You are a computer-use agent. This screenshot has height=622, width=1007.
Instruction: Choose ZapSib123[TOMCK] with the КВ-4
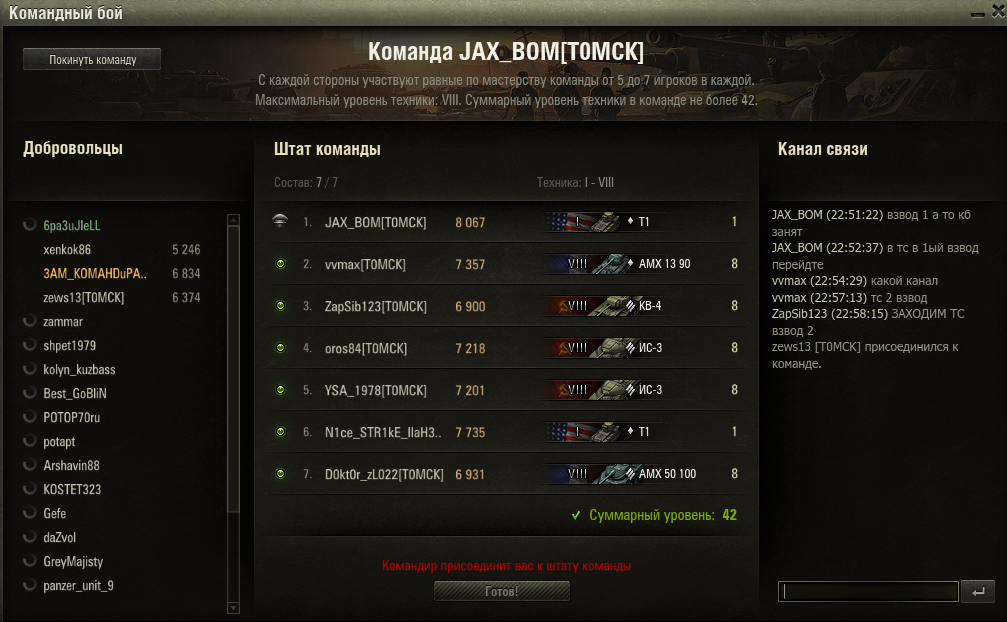point(376,307)
